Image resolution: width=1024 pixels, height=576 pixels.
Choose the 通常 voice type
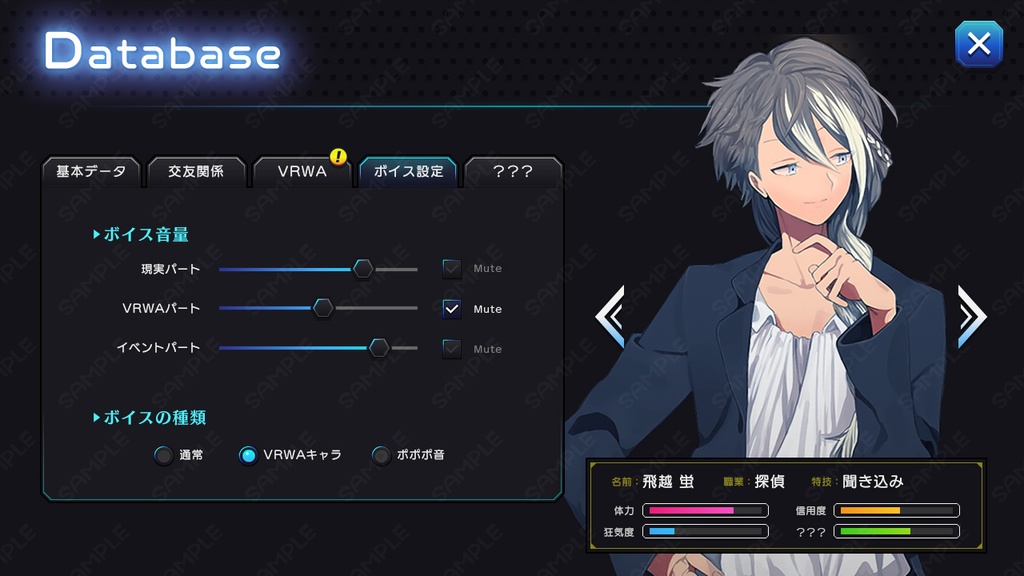pos(164,456)
